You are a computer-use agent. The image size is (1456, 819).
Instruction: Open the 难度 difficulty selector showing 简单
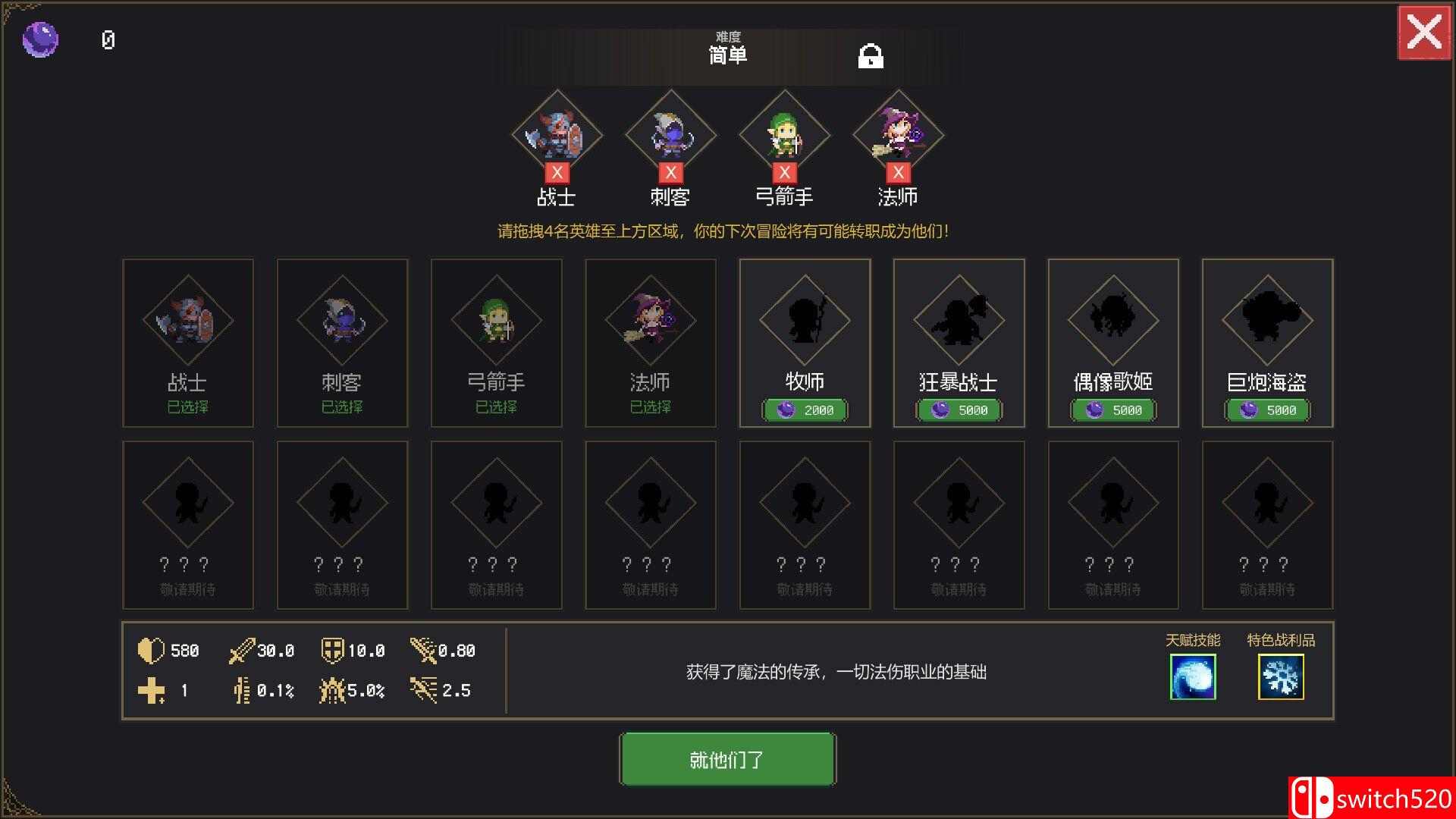coord(726,55)
